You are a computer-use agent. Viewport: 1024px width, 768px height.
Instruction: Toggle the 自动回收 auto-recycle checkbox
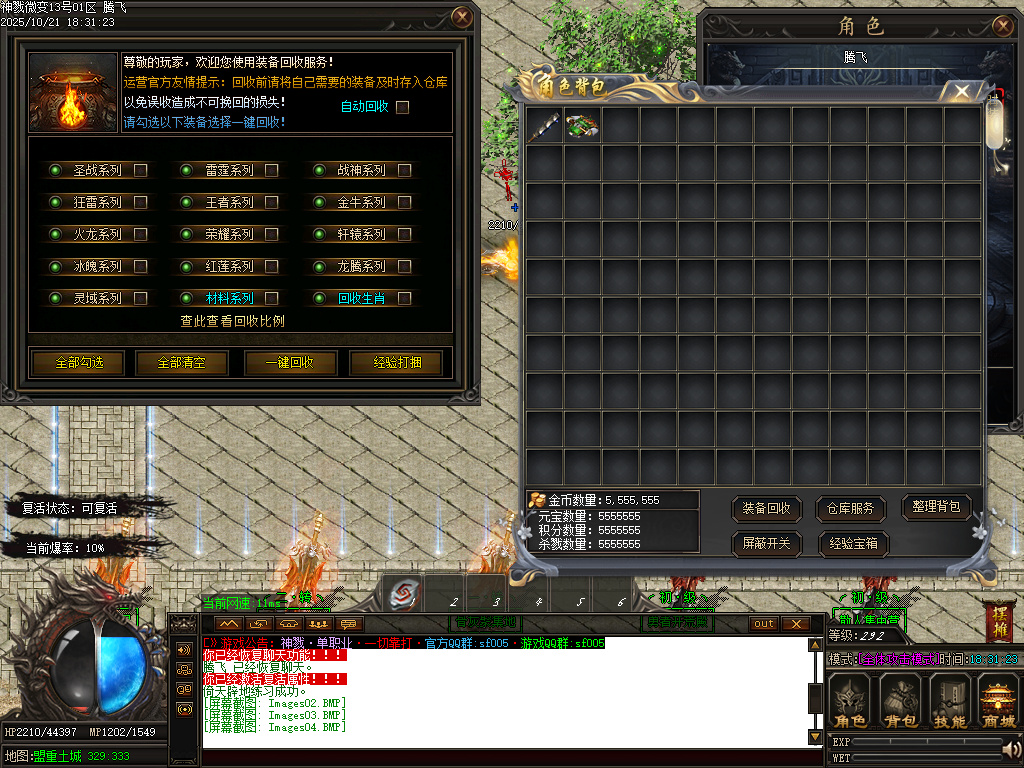click(x=403, y=107)
